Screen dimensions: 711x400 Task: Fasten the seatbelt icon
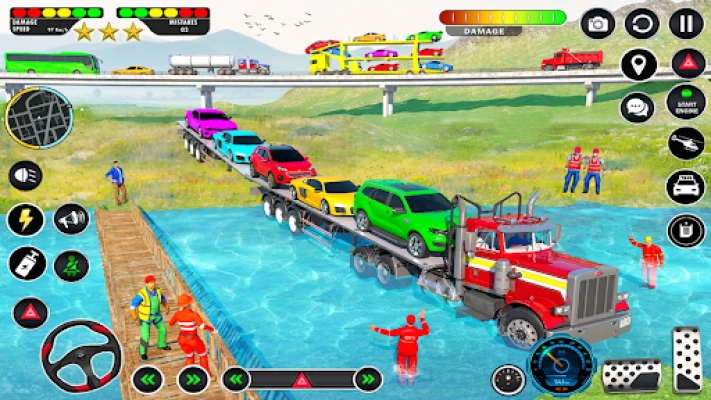[71, 265]
